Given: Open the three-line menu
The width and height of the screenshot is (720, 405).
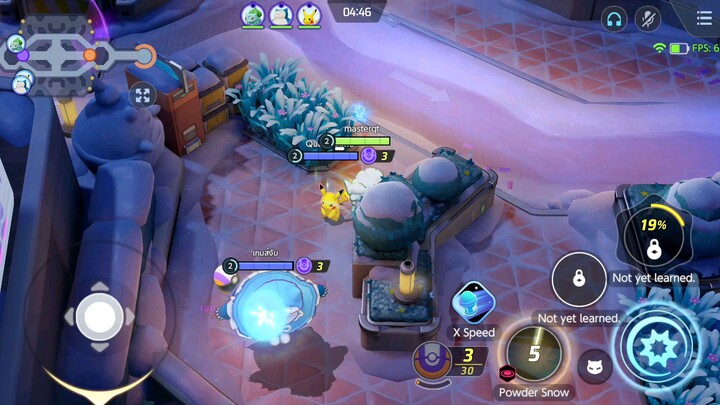Looking at the screenshot, I should click(704, 18).
